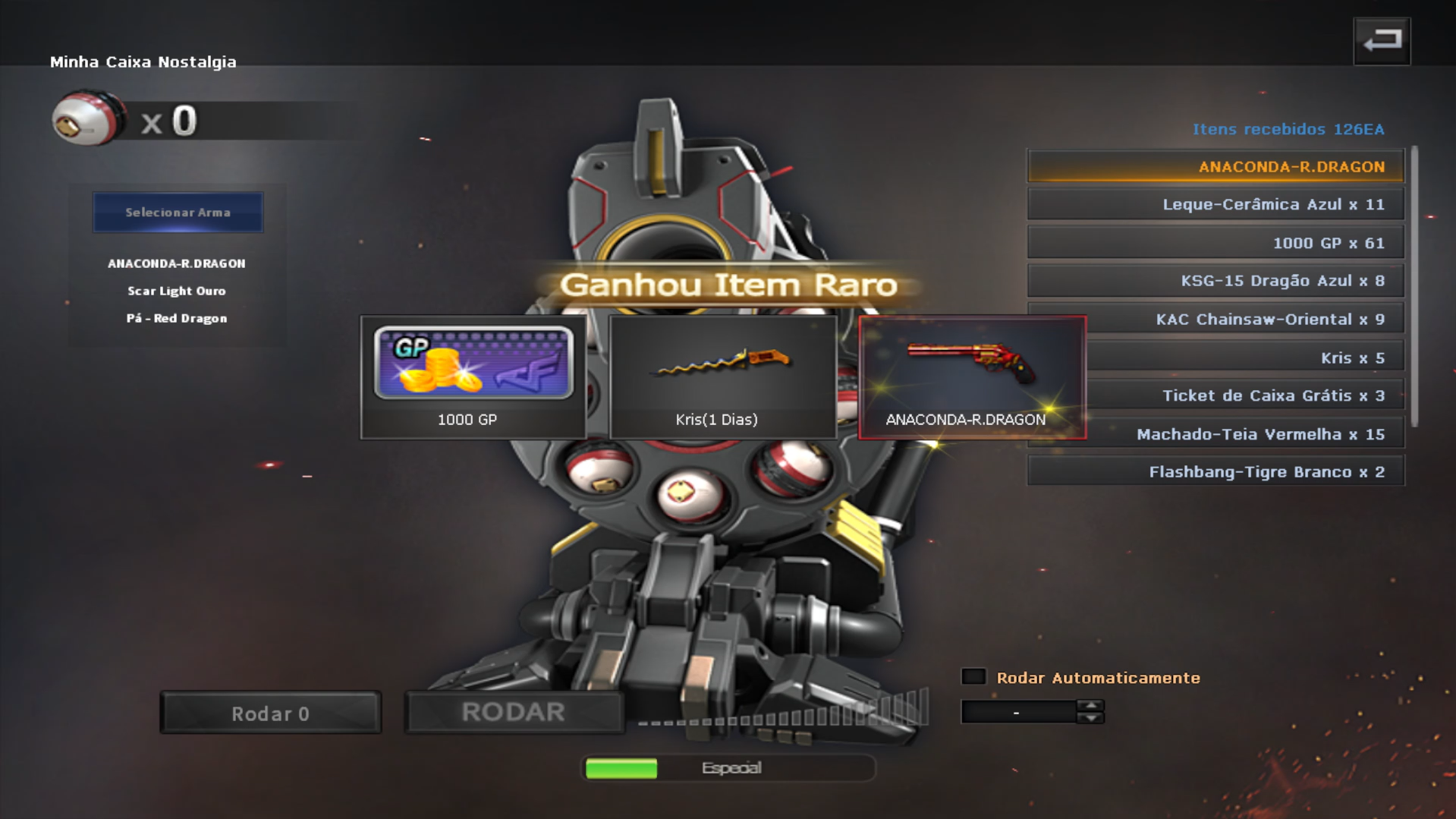Click the Rodar 0 button
This screenshot has height=819, width=1456.
(270, 713)
